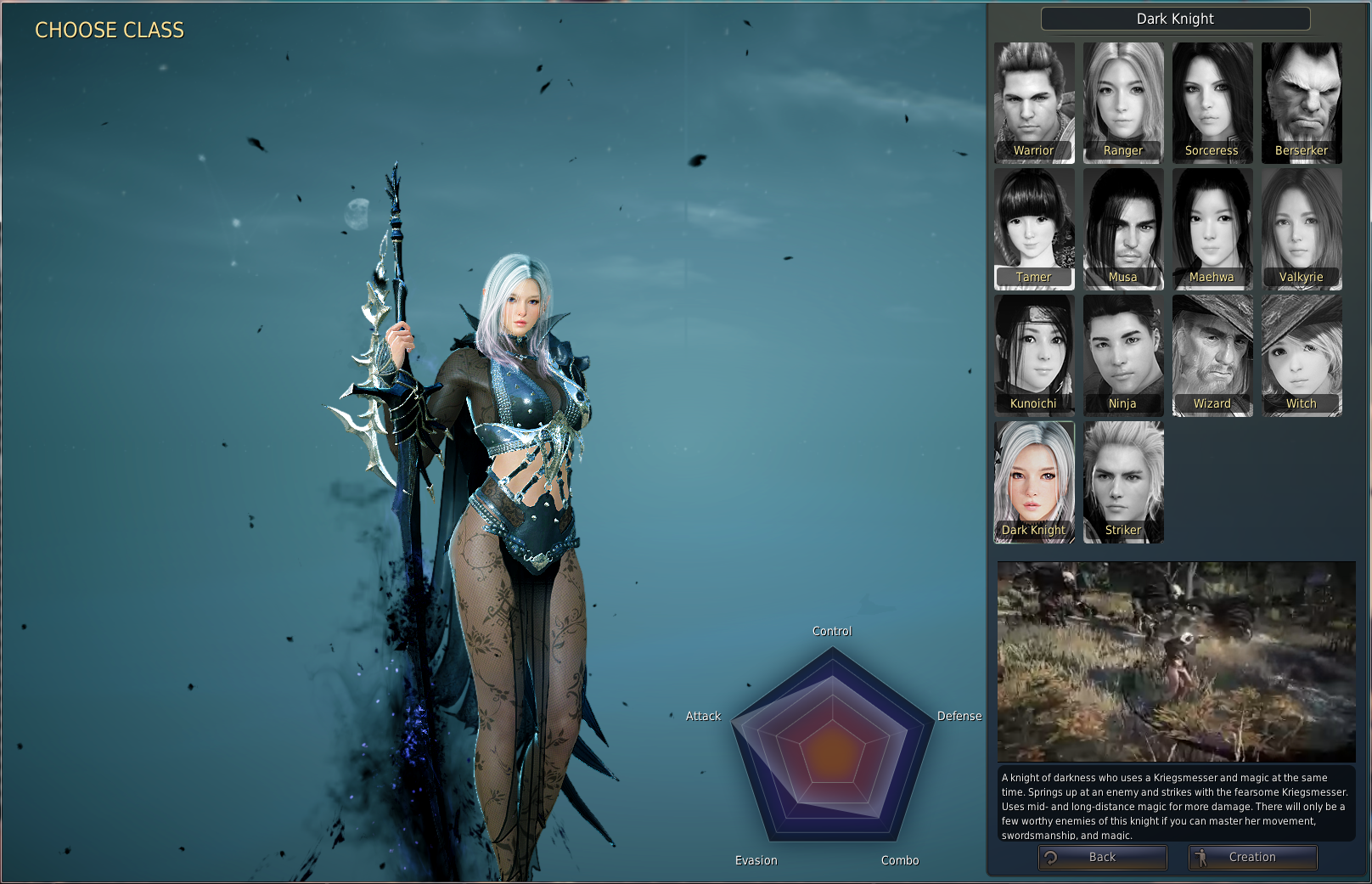Screen dimensions: 1372x884
Task: Click the Dark Knight class portrait
Action: [1034, 481]
